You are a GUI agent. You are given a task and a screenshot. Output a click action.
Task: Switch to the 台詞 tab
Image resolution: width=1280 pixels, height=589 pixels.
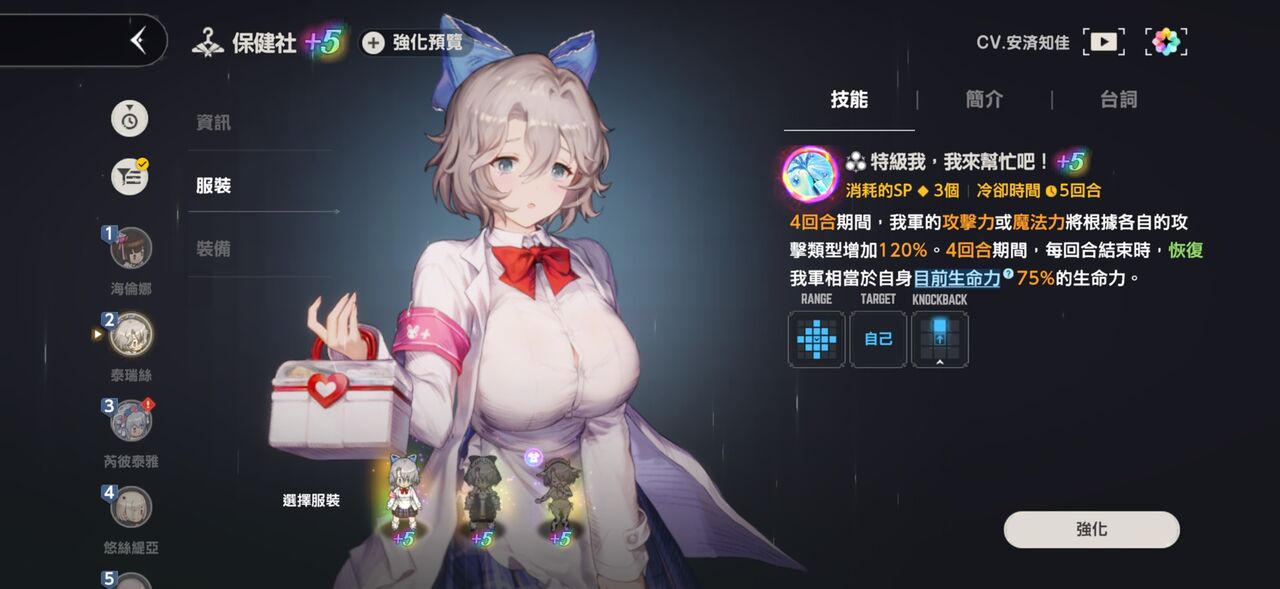(x=1118, y=100)
